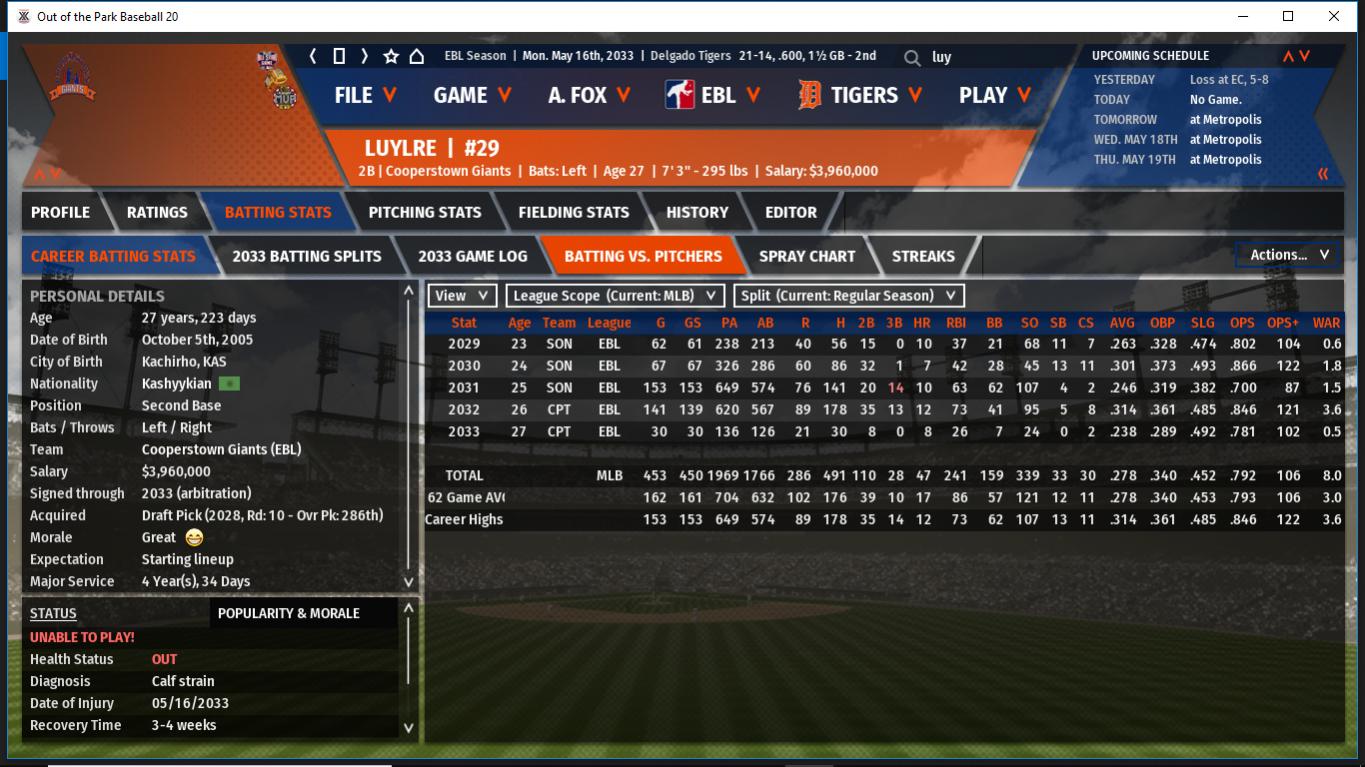Click the home icon in top bar
Screen dimensions: 1365x767
pyautogui.click(x=417, y=56)
